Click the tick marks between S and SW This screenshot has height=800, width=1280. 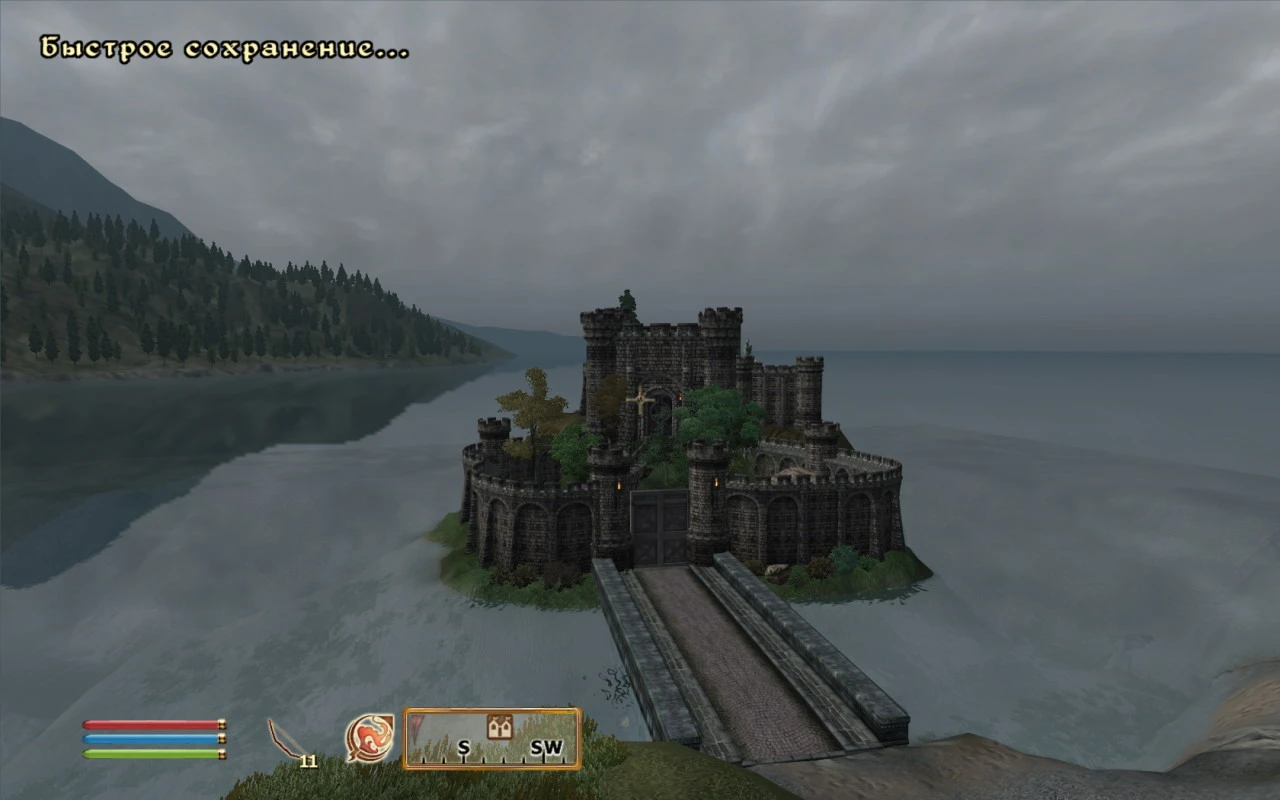[x=504, y=759]
